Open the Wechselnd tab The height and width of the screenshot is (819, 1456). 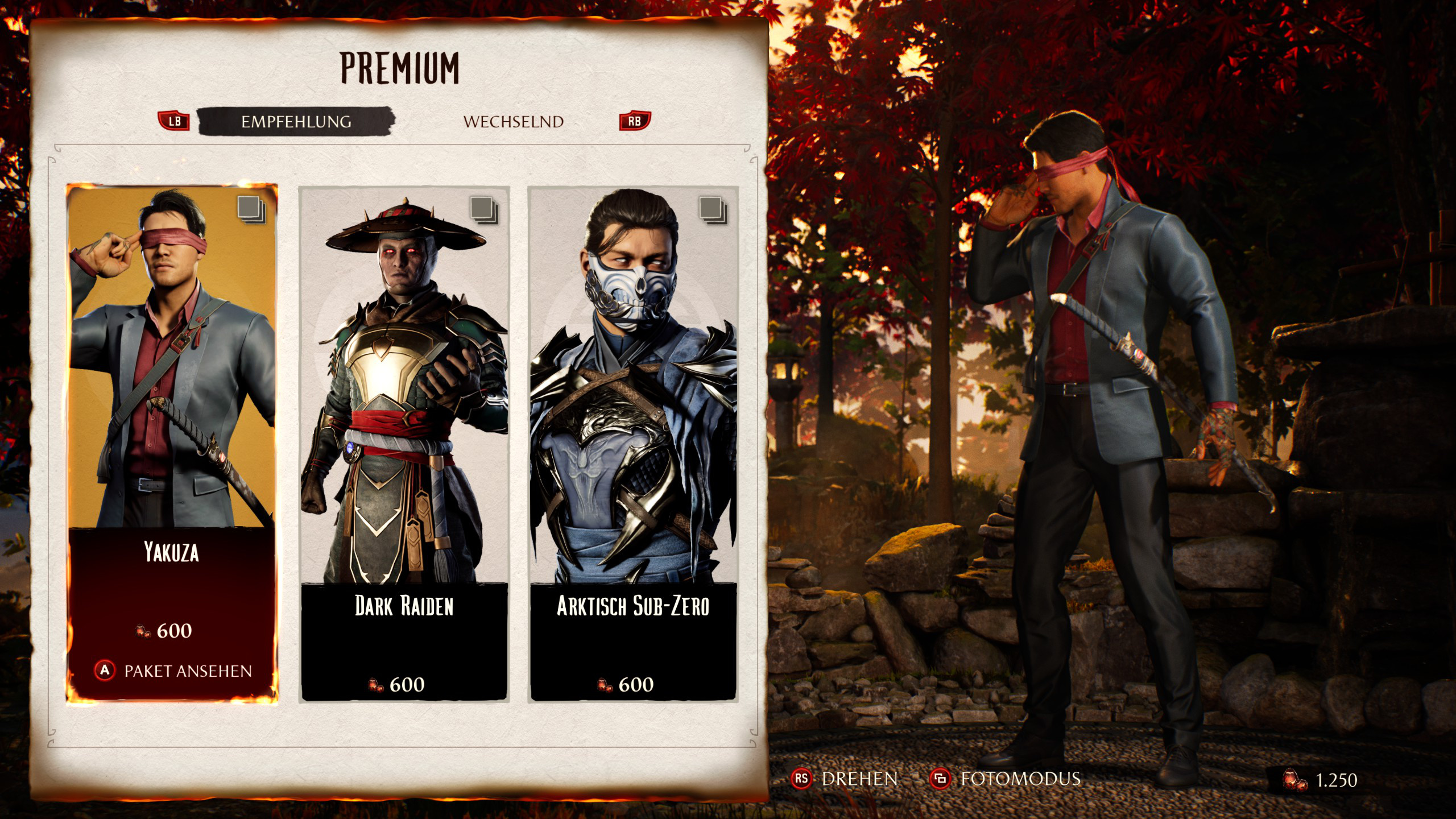pos(513,122)
